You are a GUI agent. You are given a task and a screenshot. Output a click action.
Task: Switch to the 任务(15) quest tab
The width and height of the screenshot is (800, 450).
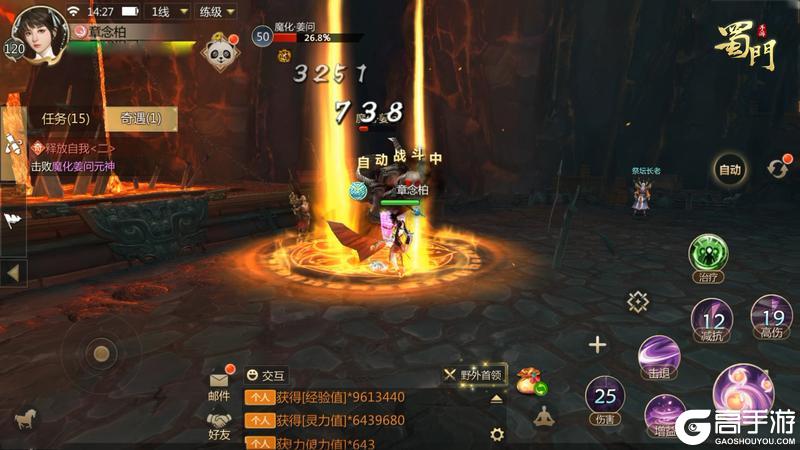[x=65, y=118]
